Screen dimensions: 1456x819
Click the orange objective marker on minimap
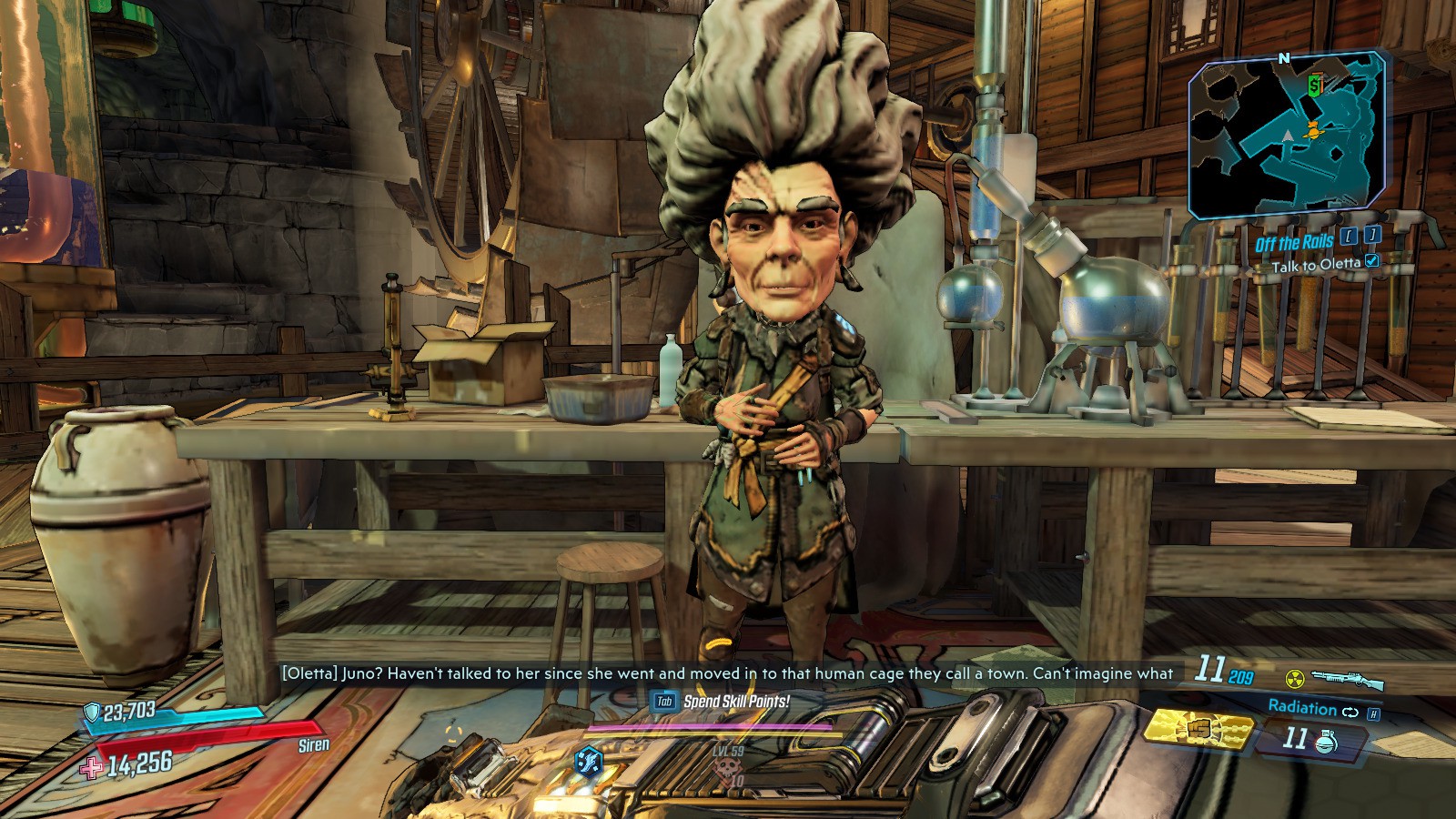[x=1311, y=130]
